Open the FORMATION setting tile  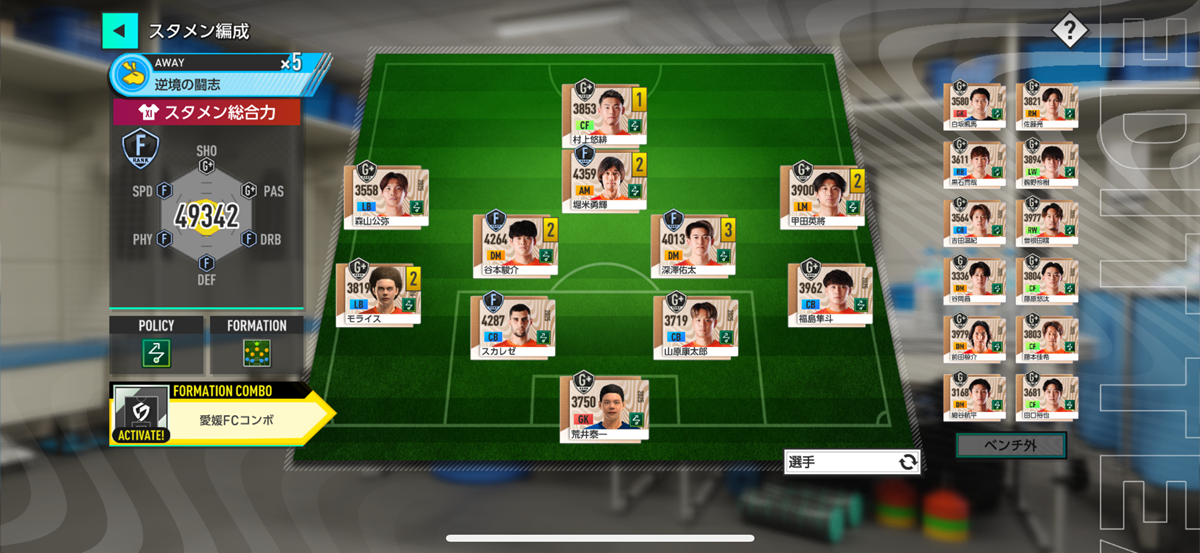pos(256,343)
